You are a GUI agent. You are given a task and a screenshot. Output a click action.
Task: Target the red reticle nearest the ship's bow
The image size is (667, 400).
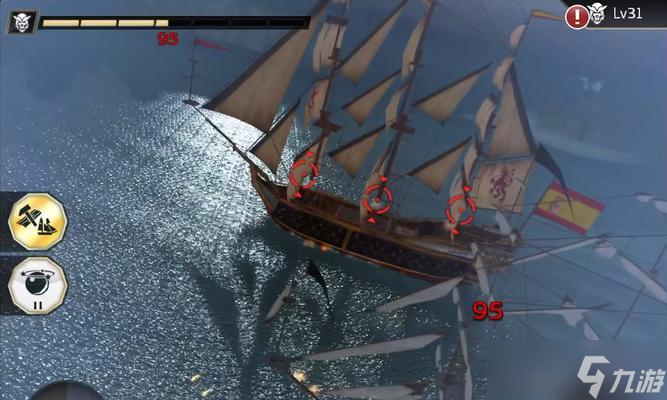point(304,174)
